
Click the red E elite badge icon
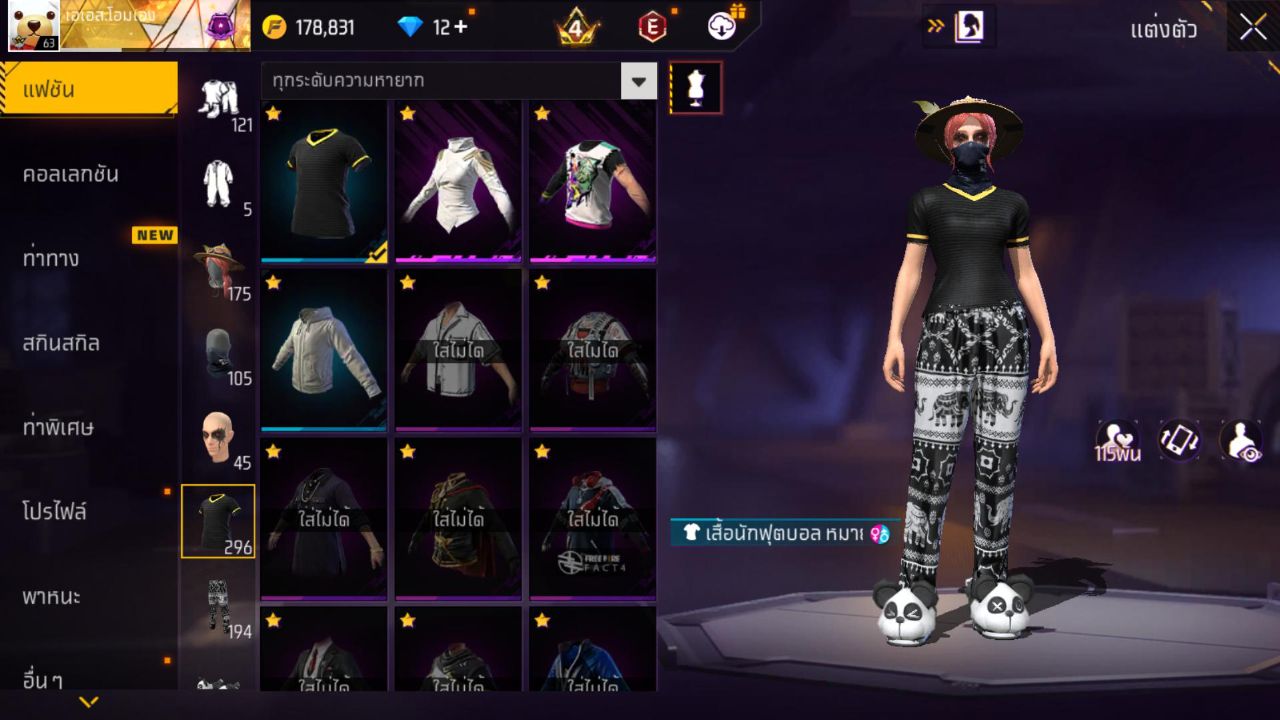pyautogui.click(x=652, y=28)
